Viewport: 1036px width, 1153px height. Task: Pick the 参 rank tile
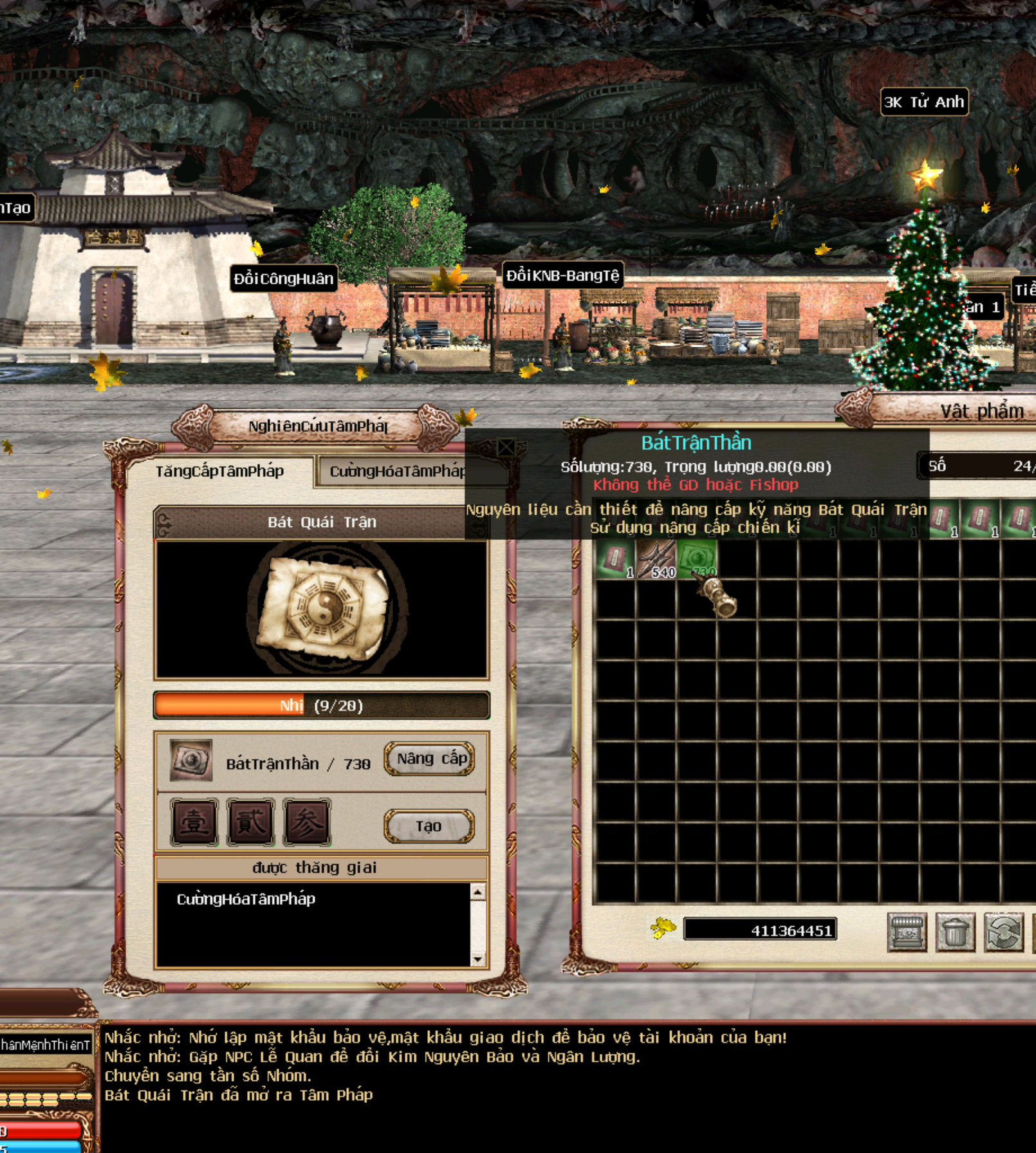[307, 822]
